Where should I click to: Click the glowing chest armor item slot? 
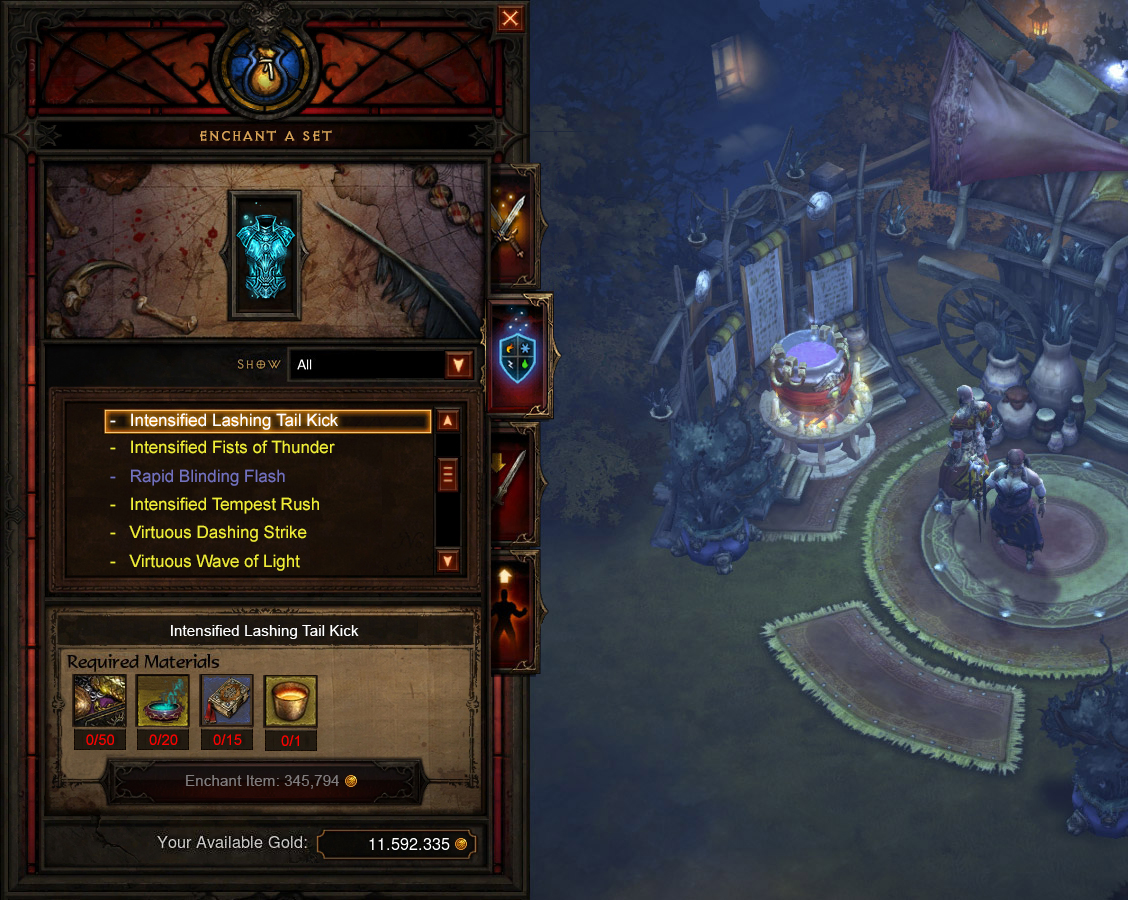pyautogui.click(x=265, y=254)
